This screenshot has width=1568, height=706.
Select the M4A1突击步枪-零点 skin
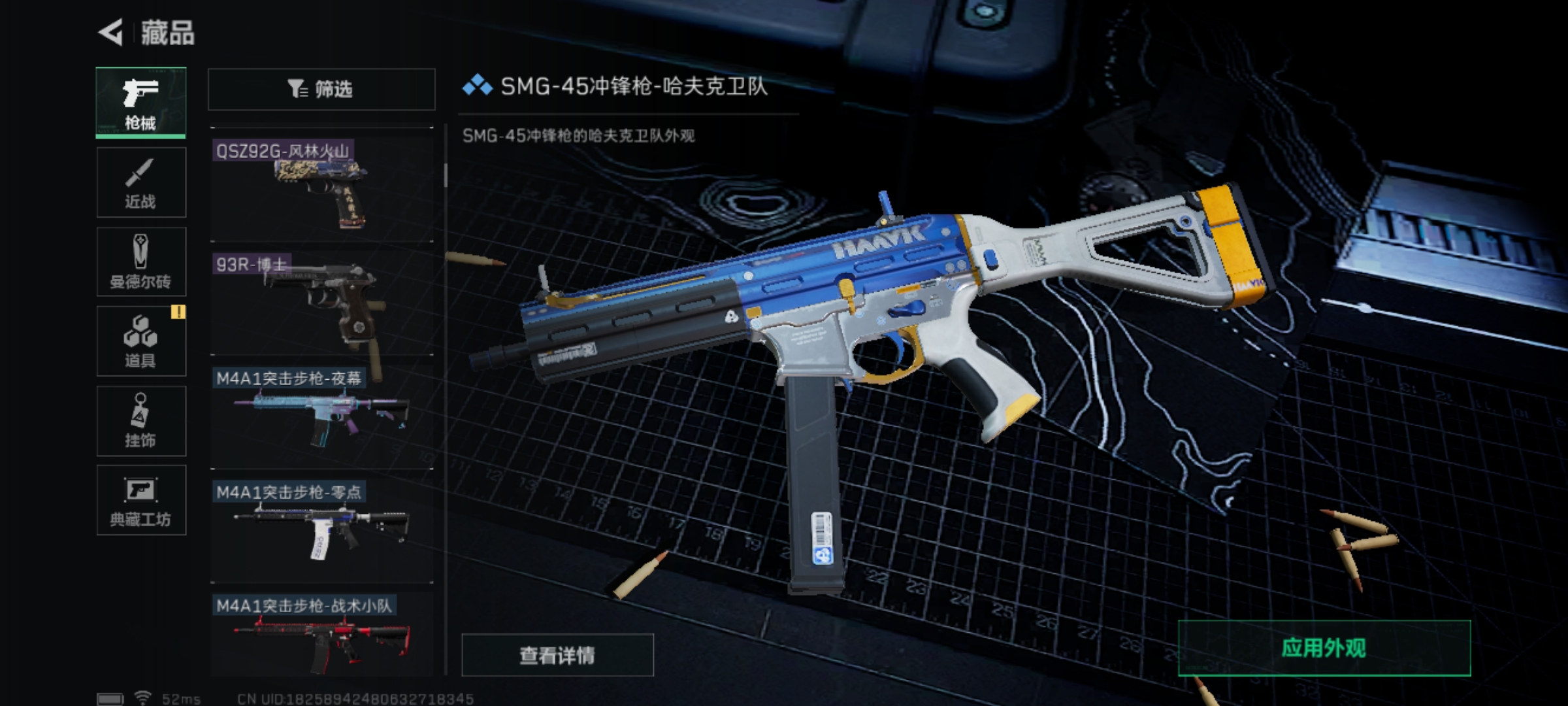[x=321, y=531]
